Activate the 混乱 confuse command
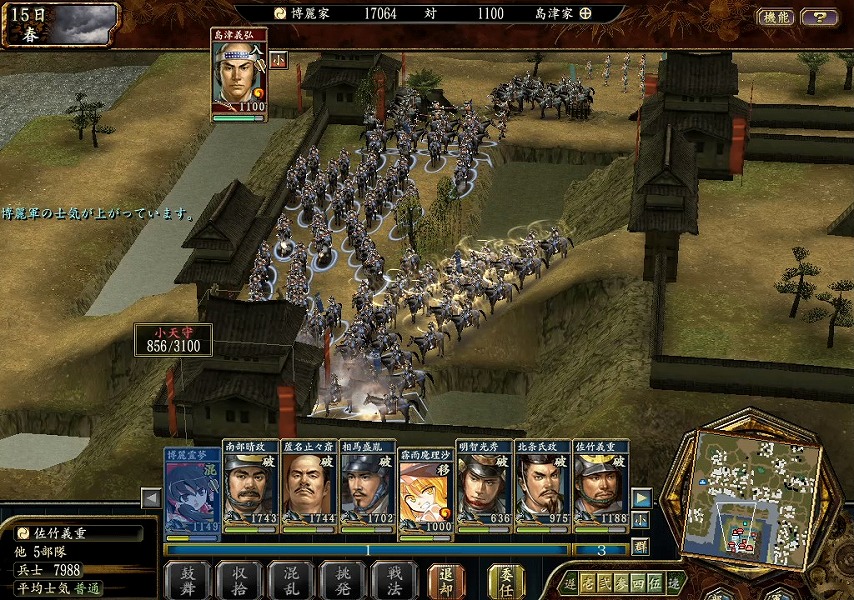Viewport: 854px width, 600px height. click(290, 580)
